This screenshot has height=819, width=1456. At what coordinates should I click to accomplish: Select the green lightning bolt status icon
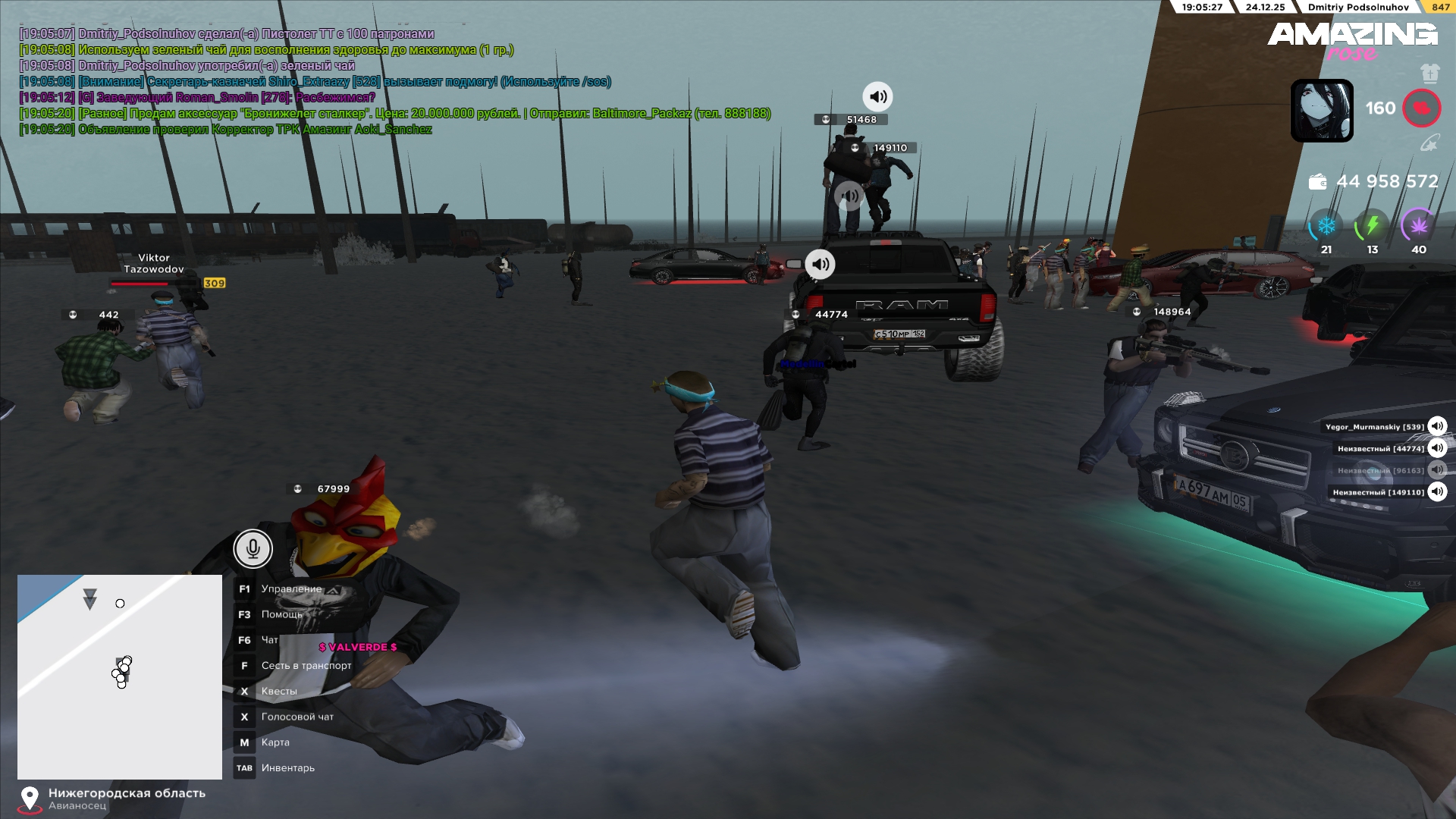1372,226
